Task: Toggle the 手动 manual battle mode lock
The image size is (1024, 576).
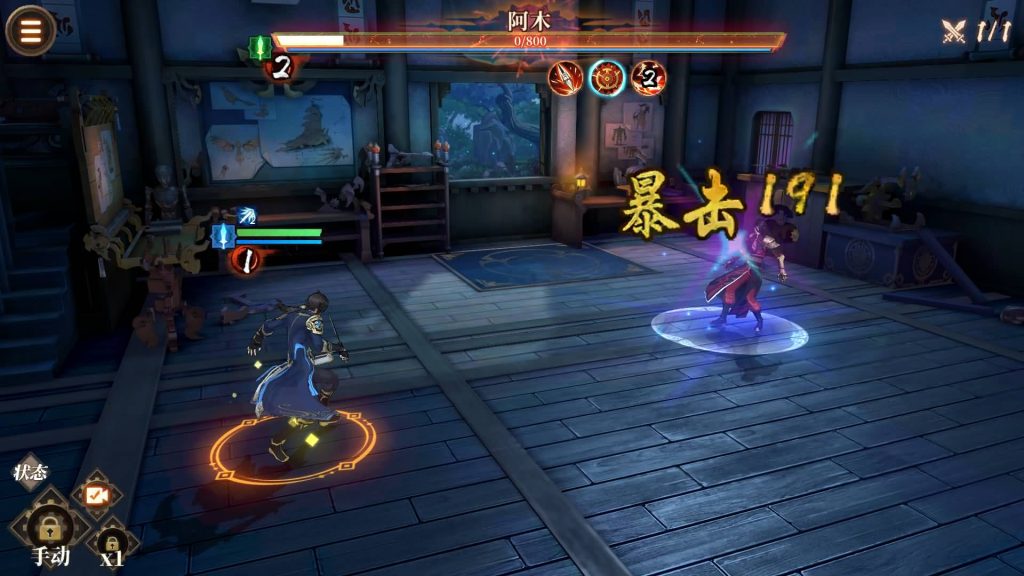Action: coord(49,524)
